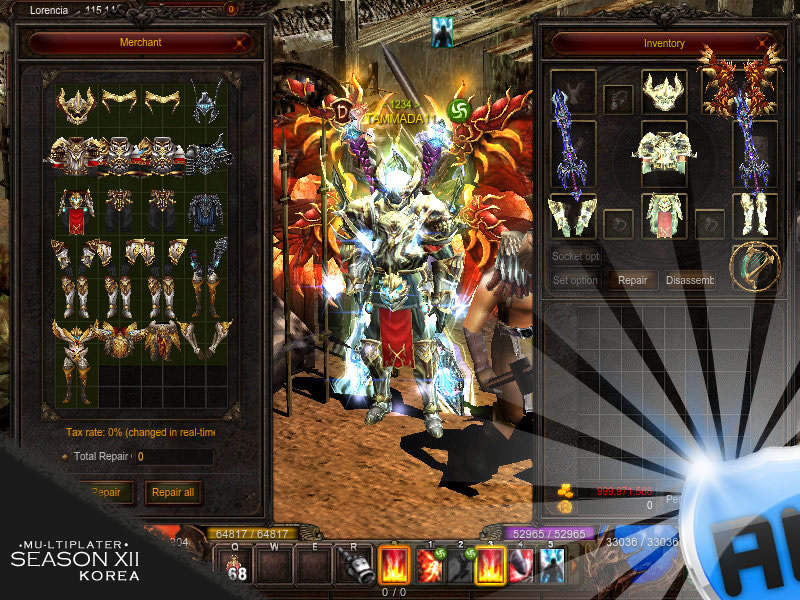
Task: Click the Socket option button
Action: click(575, 256)
